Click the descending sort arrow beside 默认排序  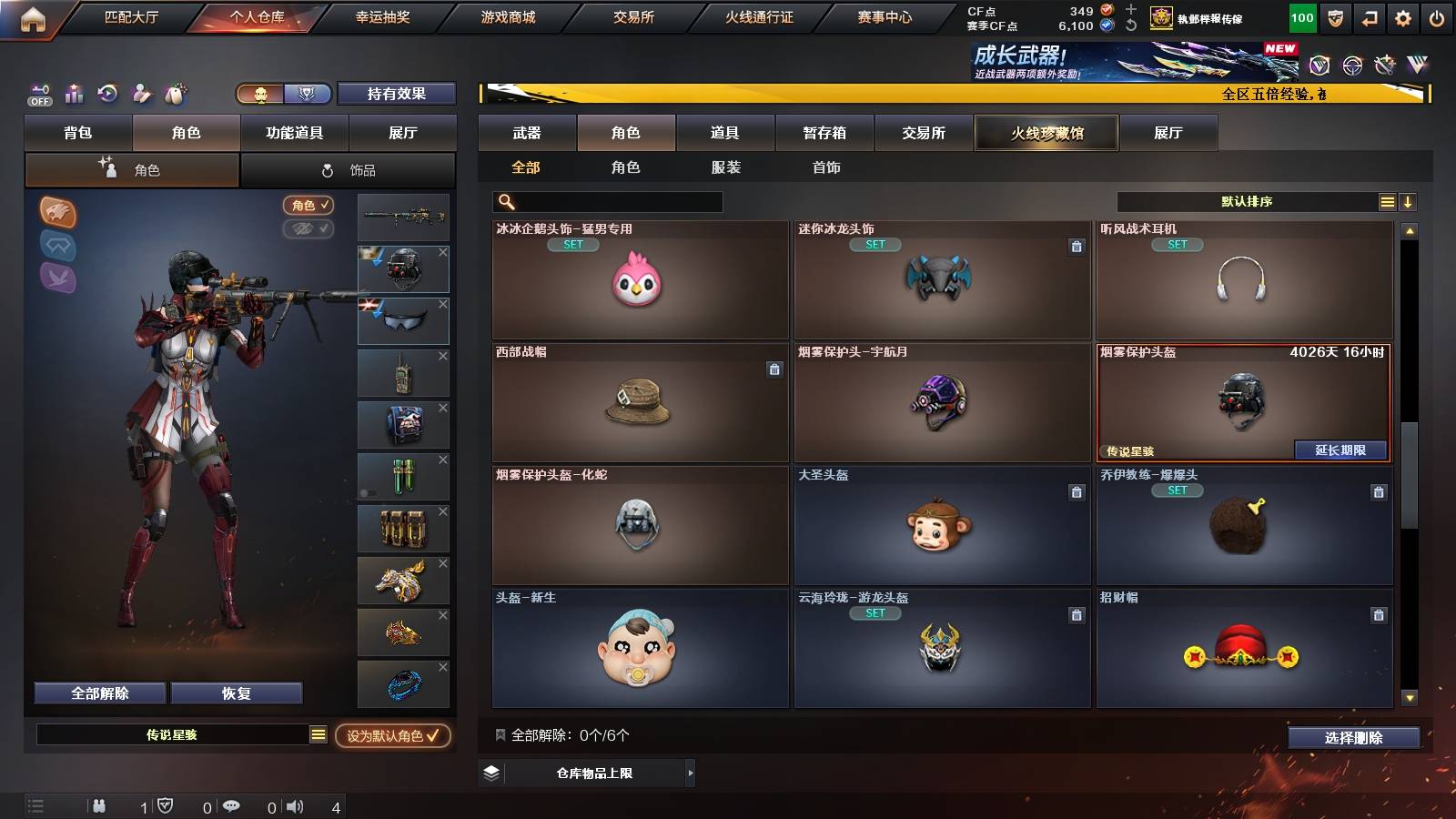click(1407, 201)
